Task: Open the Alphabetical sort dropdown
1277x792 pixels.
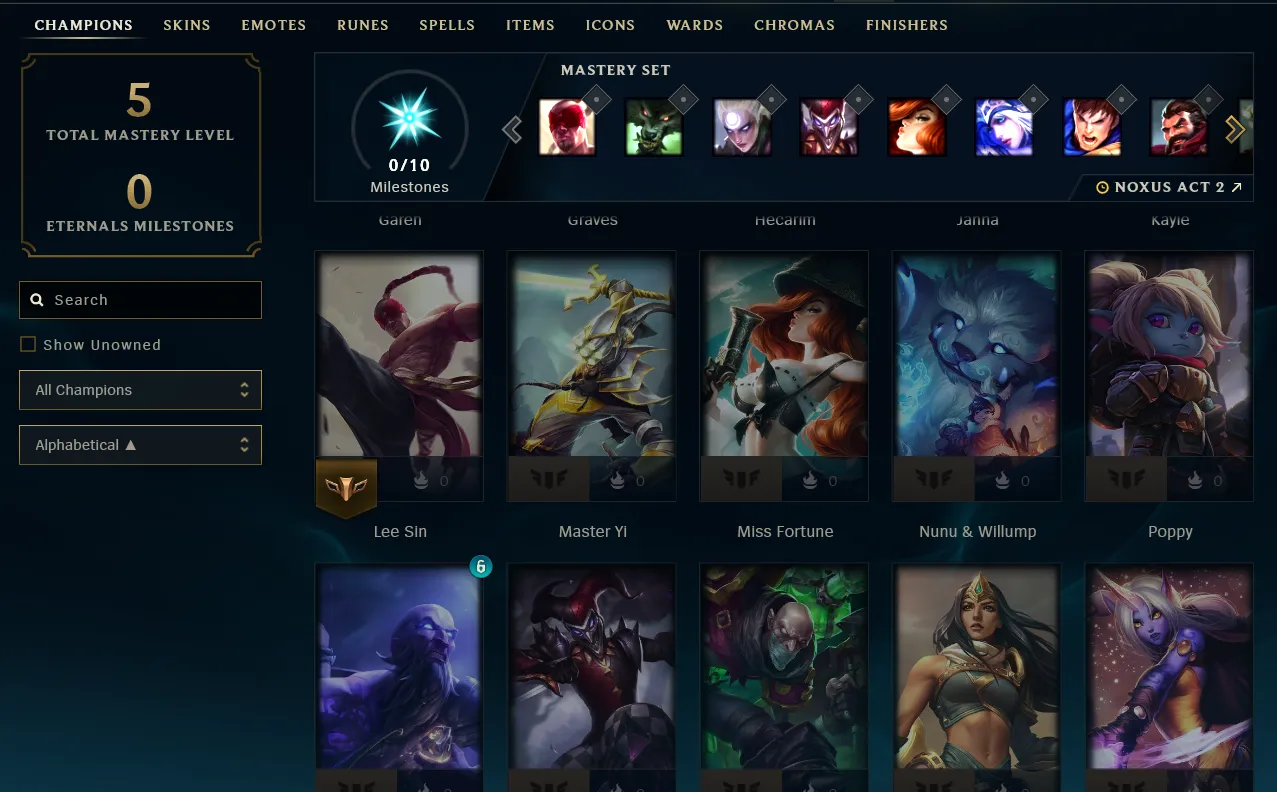Action: (x=140, y=445)
